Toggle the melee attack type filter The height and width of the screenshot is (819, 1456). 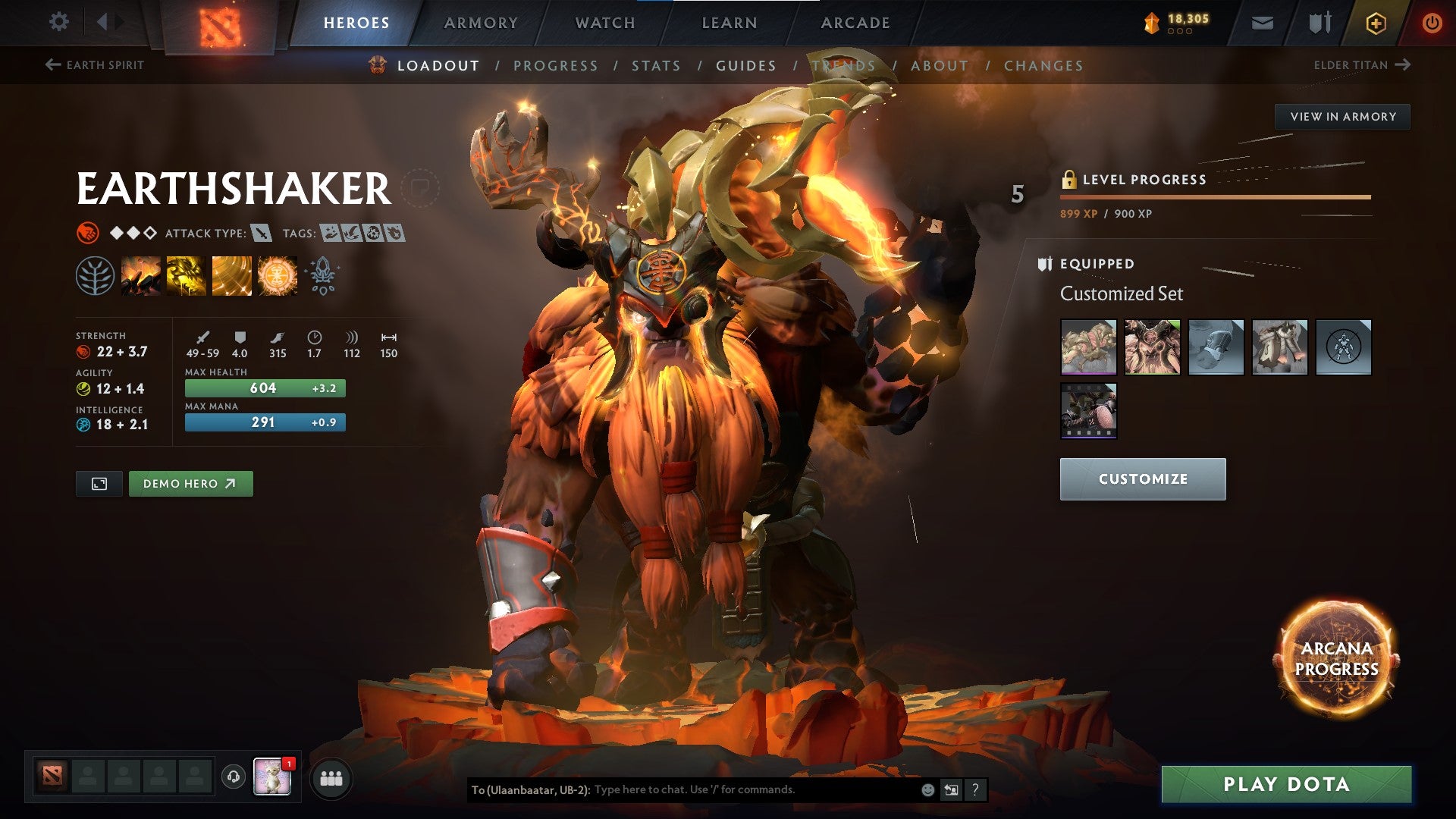coord(262,234)
